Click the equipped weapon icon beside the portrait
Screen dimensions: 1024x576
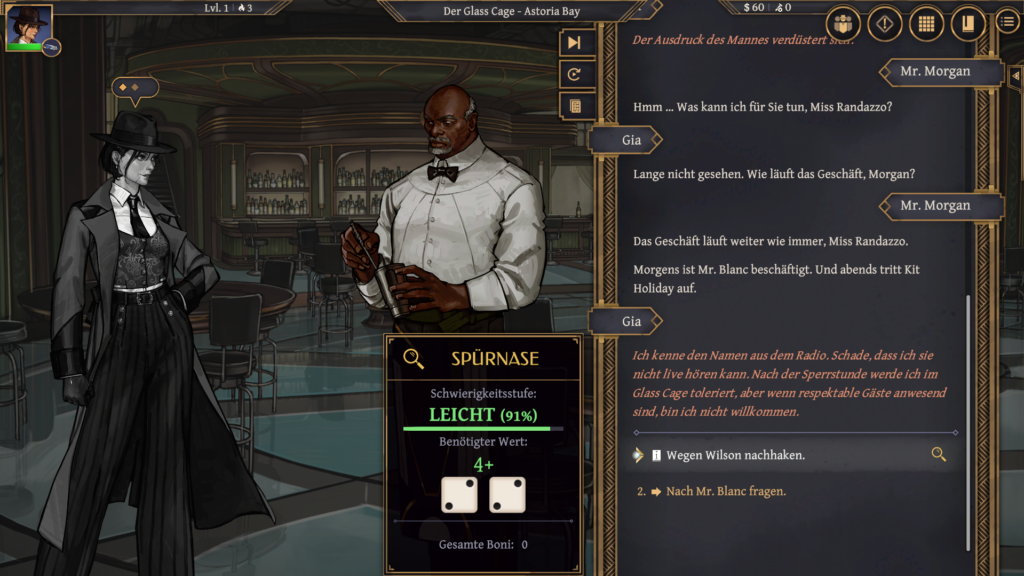(51, 47)
